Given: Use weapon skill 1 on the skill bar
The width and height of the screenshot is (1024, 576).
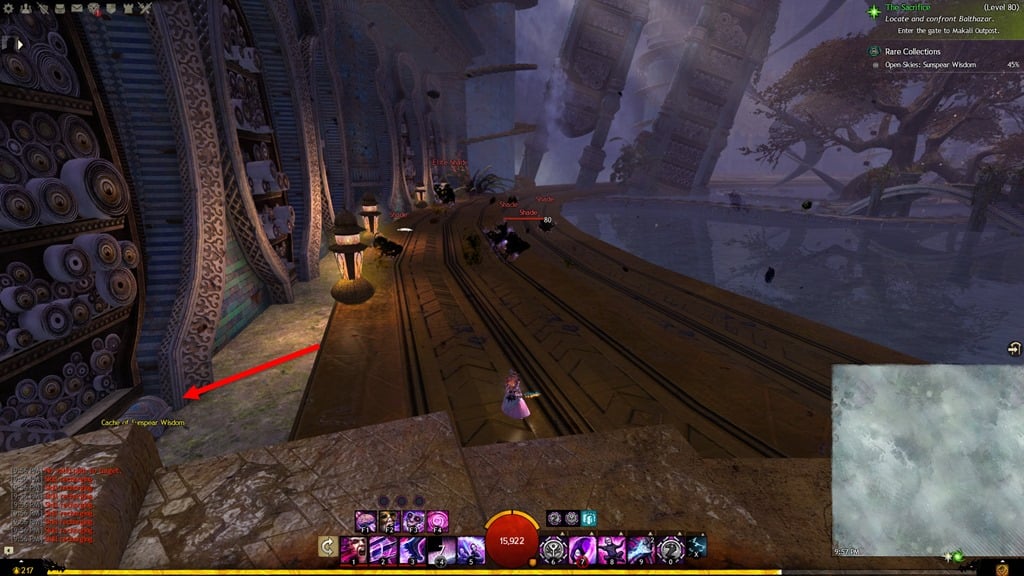Looking at the screenshot, I should click(x=353, y=551).
